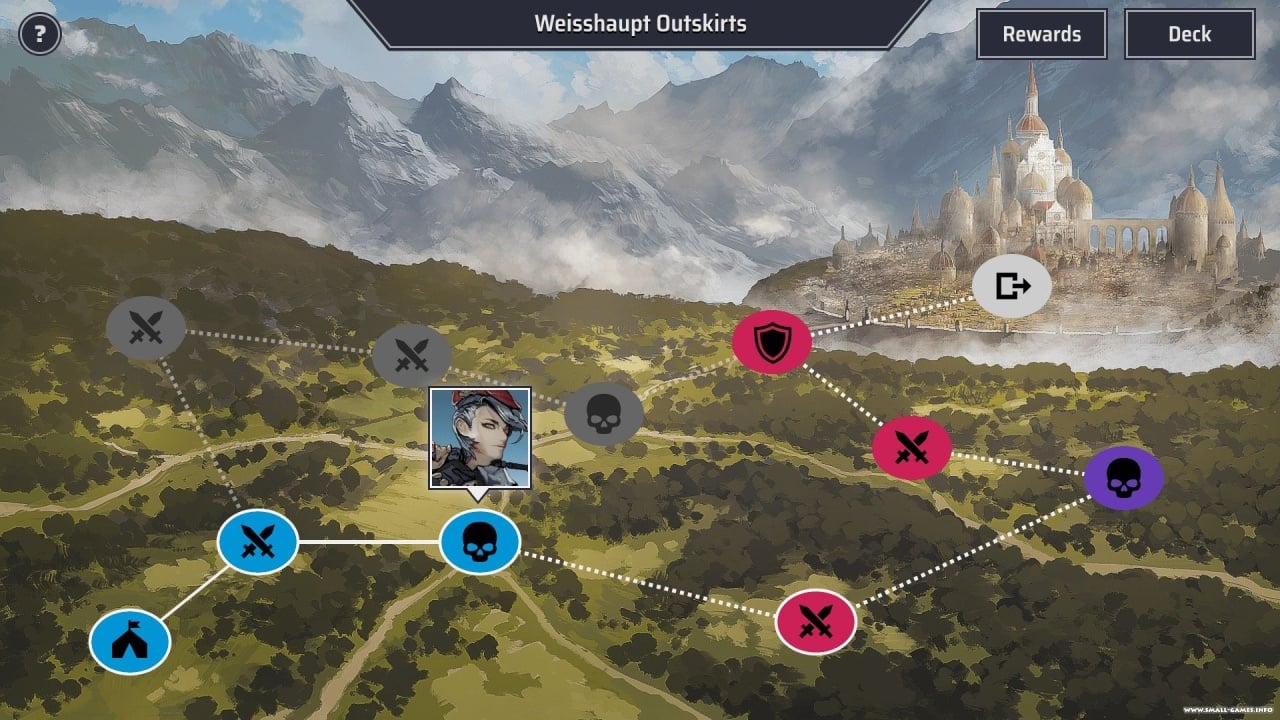Viewport: 1280px width, 720px height.
Task: Open the question mark help button
Action: point(40,35)
